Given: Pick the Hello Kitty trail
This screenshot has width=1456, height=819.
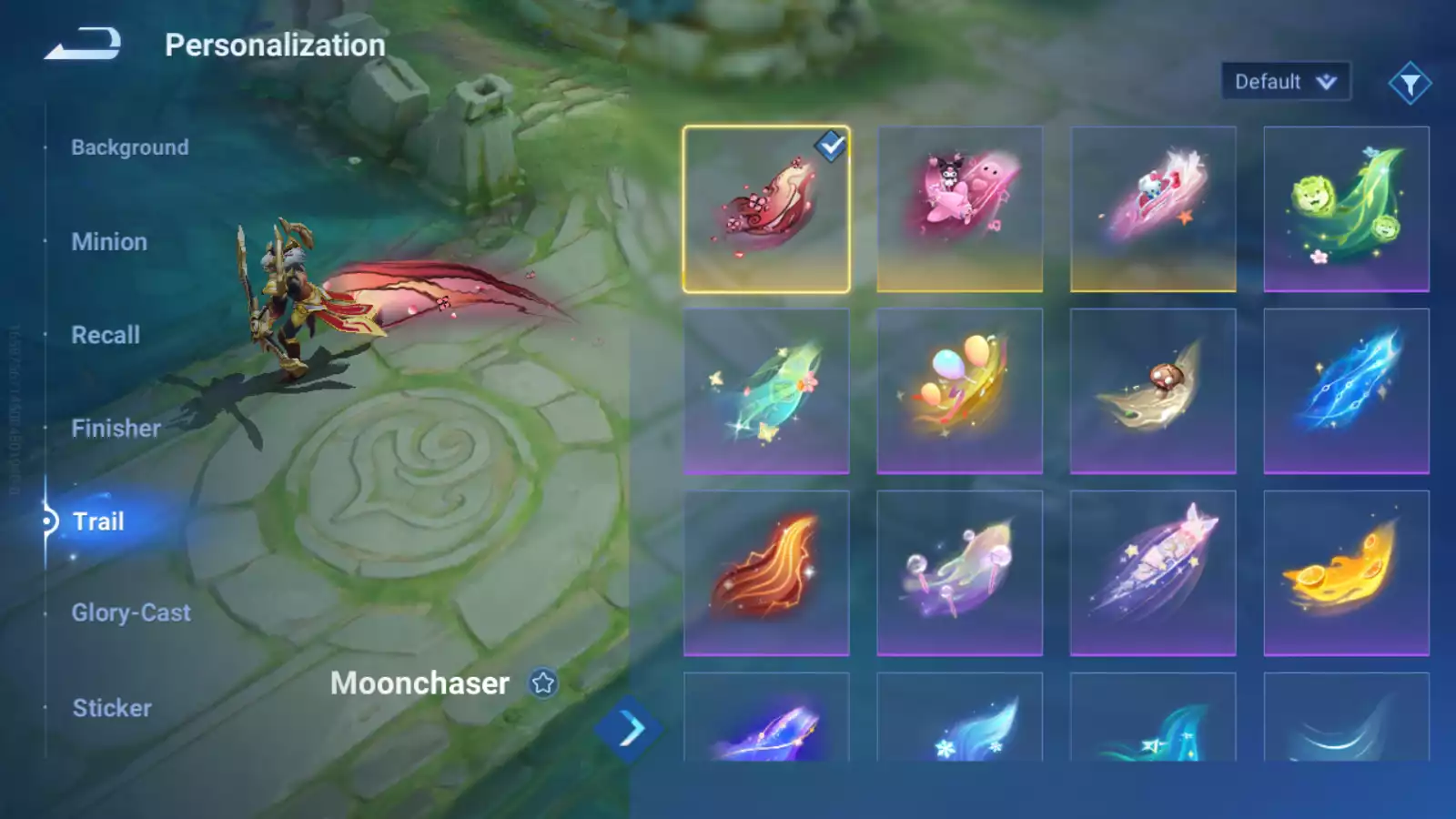Looking at the screenshot, I should (x=1153, y=209).
